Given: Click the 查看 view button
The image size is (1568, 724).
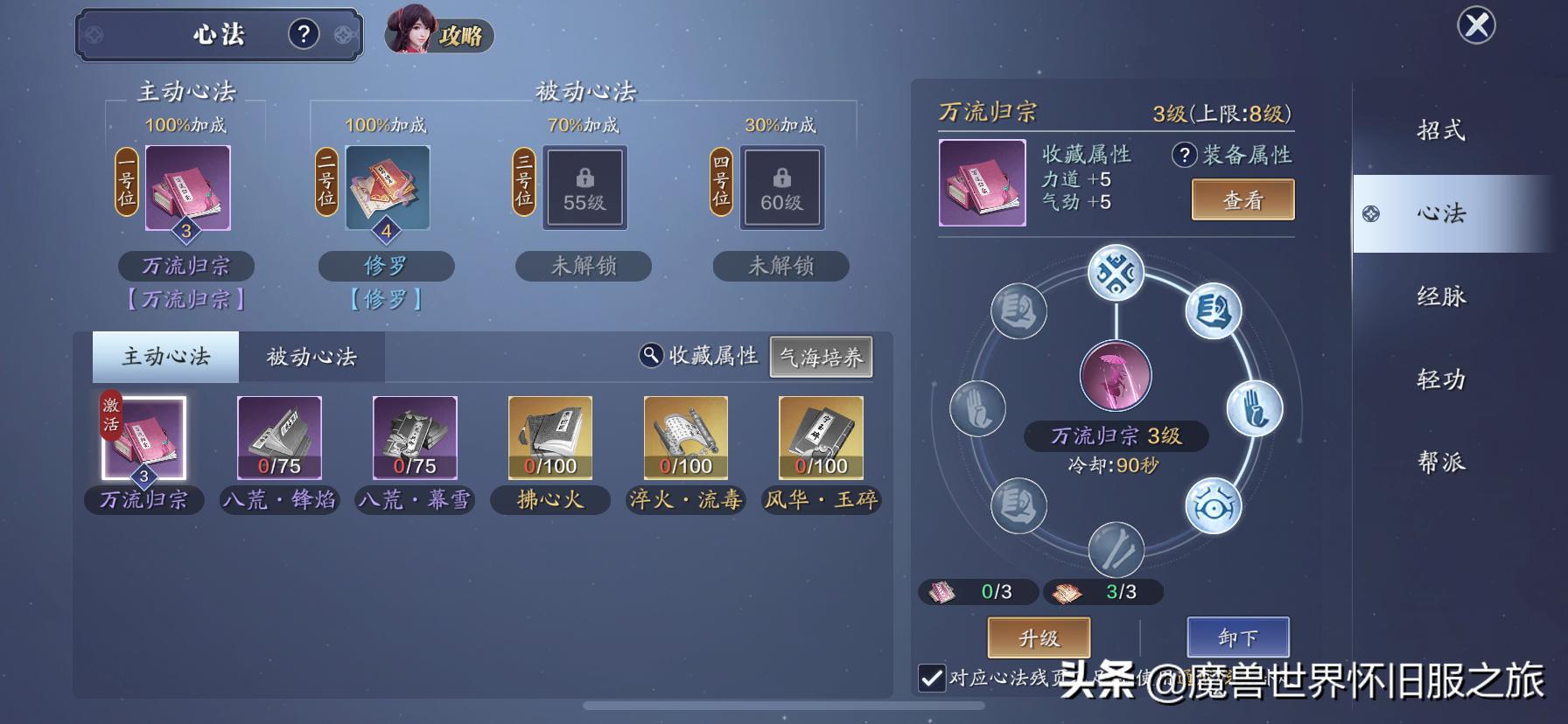Looking at the screenshot, I should (x=1242, y=199).
